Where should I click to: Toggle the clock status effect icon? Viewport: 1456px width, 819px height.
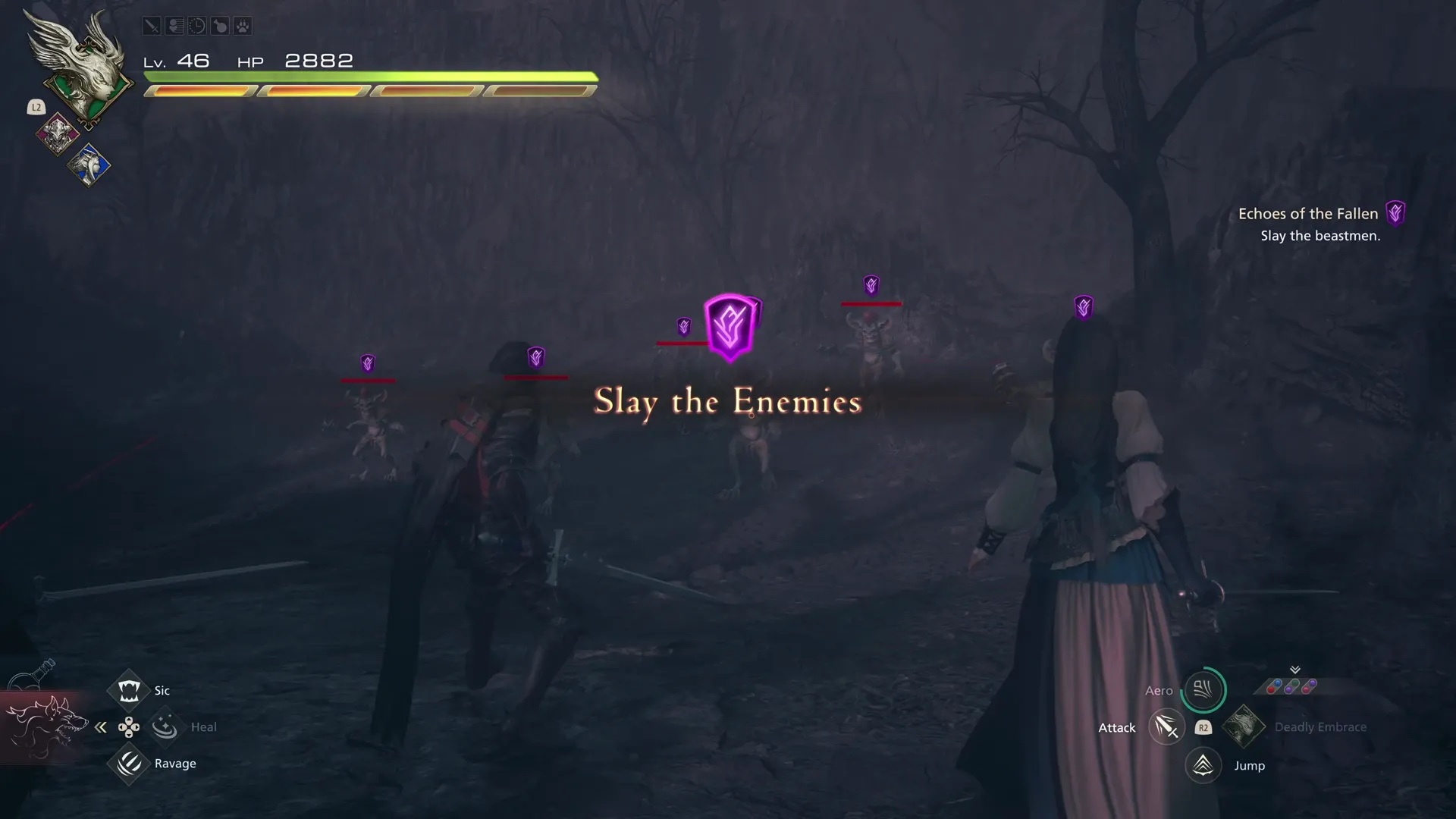point(196,25)
